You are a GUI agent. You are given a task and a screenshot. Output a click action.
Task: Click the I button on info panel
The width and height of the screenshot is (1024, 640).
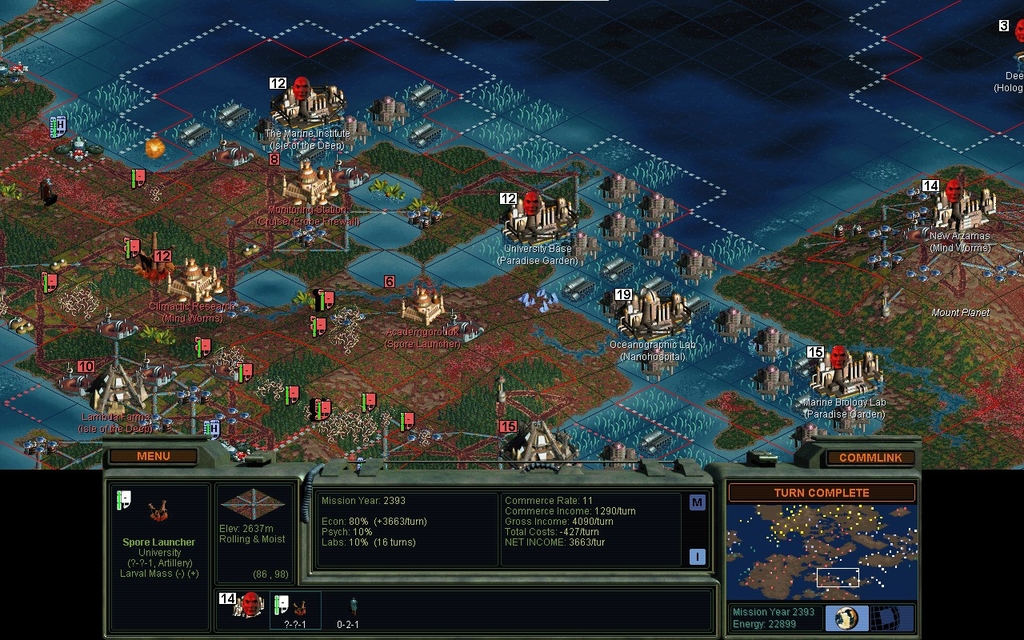tap(697, 557)
